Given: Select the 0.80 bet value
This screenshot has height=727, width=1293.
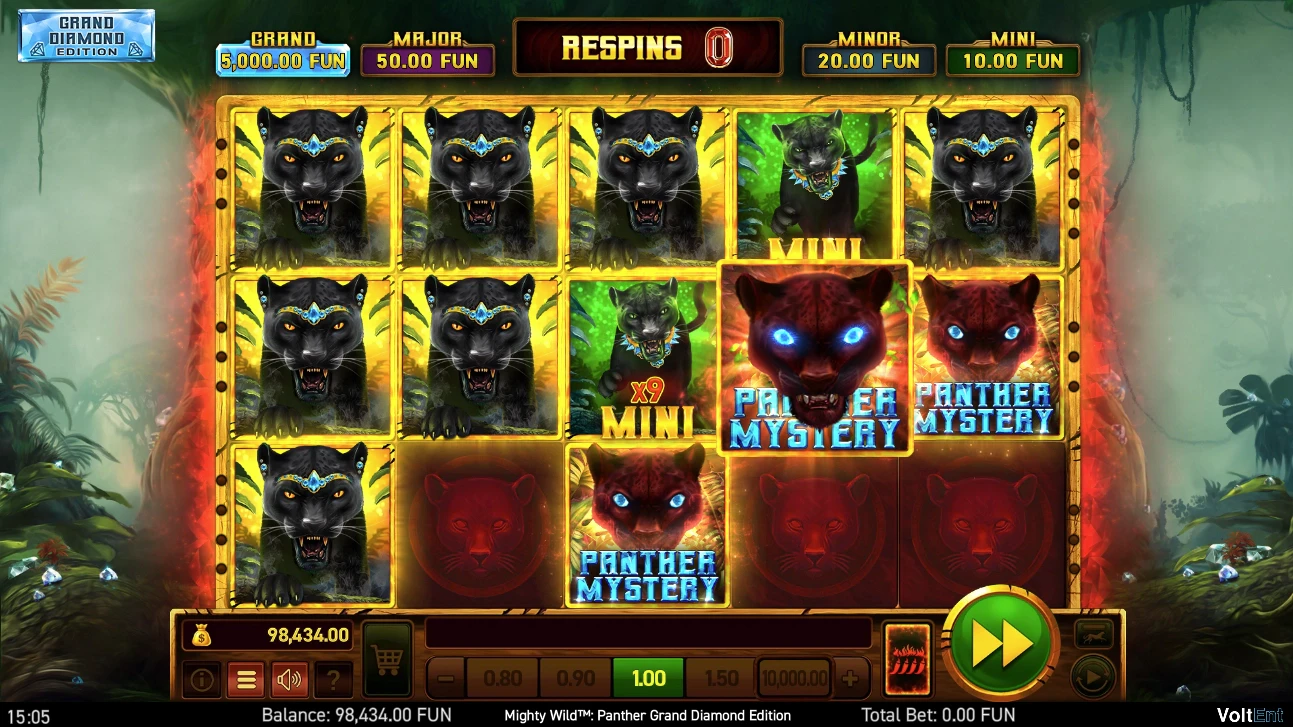Looking at the screenshot, I should 502,679.
